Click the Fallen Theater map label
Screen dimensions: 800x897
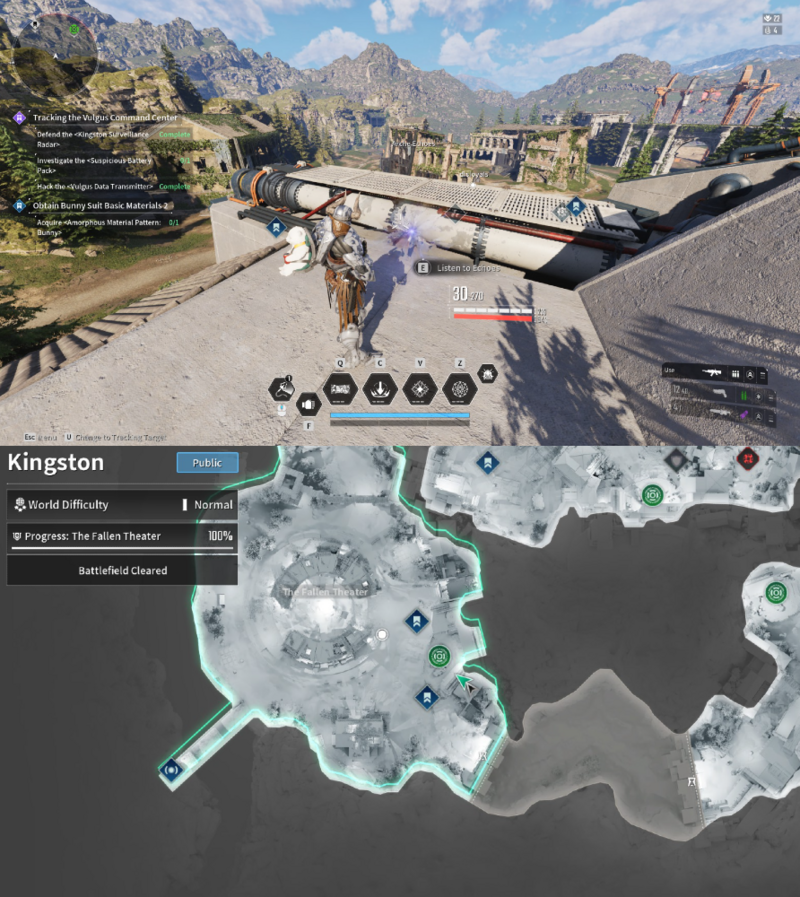[325, 592]
